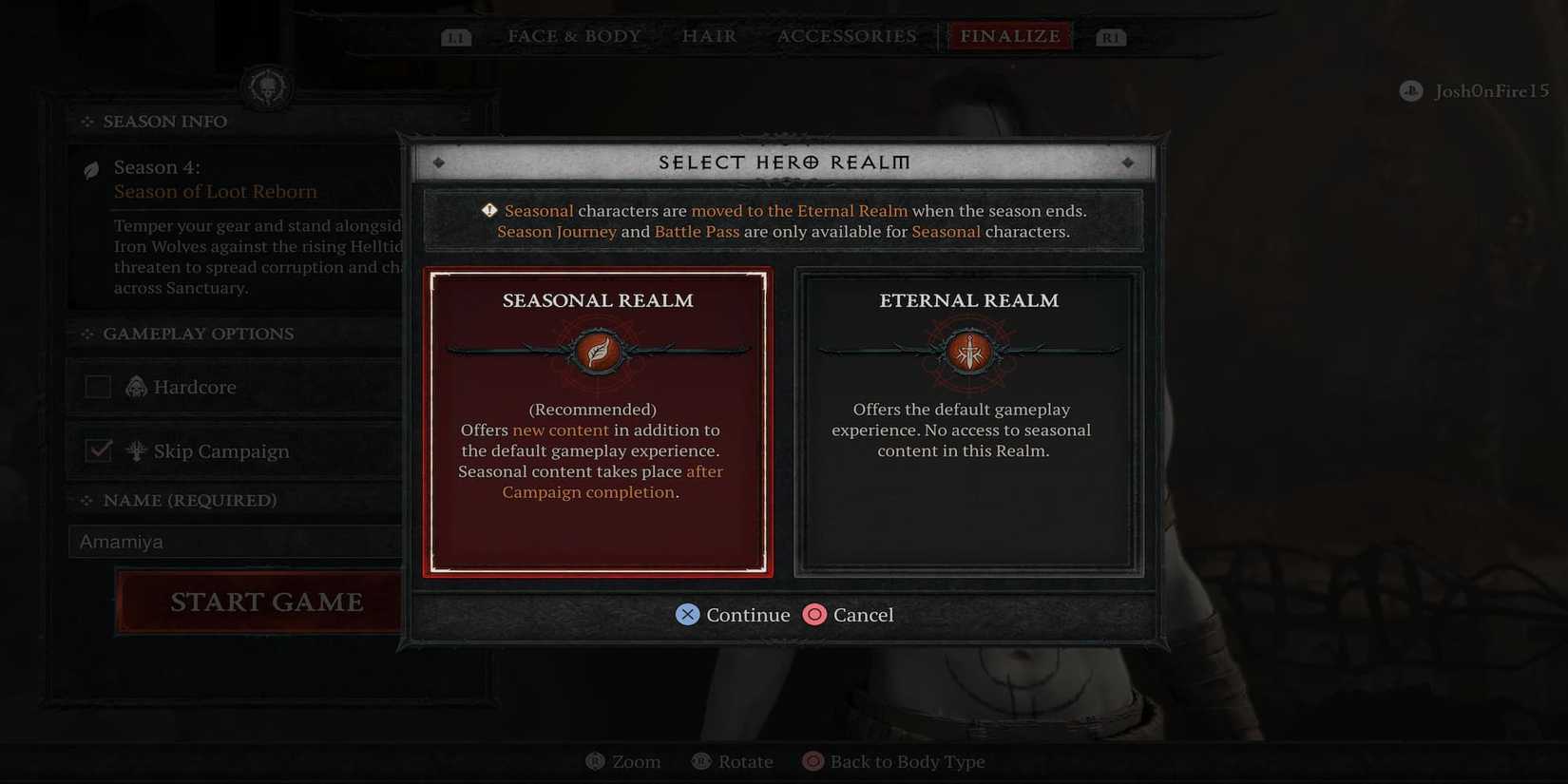The width and height of the screenshot is (1568, 784).
Task: Click the JoshOnFire15 profile icon
Action: 1409,90
